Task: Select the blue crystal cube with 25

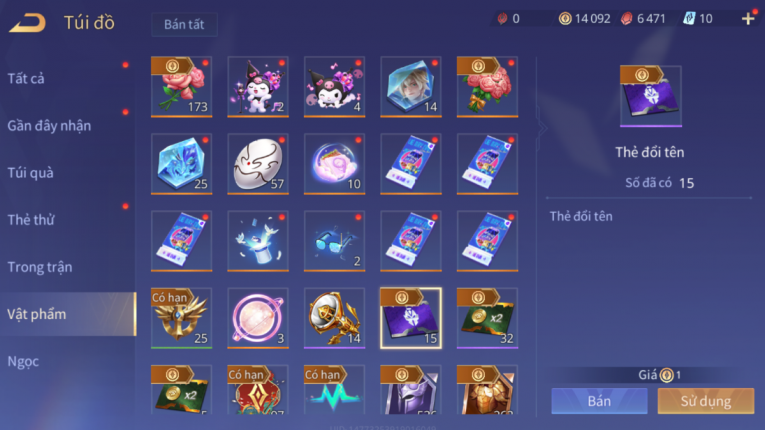Action: [181, 164]
